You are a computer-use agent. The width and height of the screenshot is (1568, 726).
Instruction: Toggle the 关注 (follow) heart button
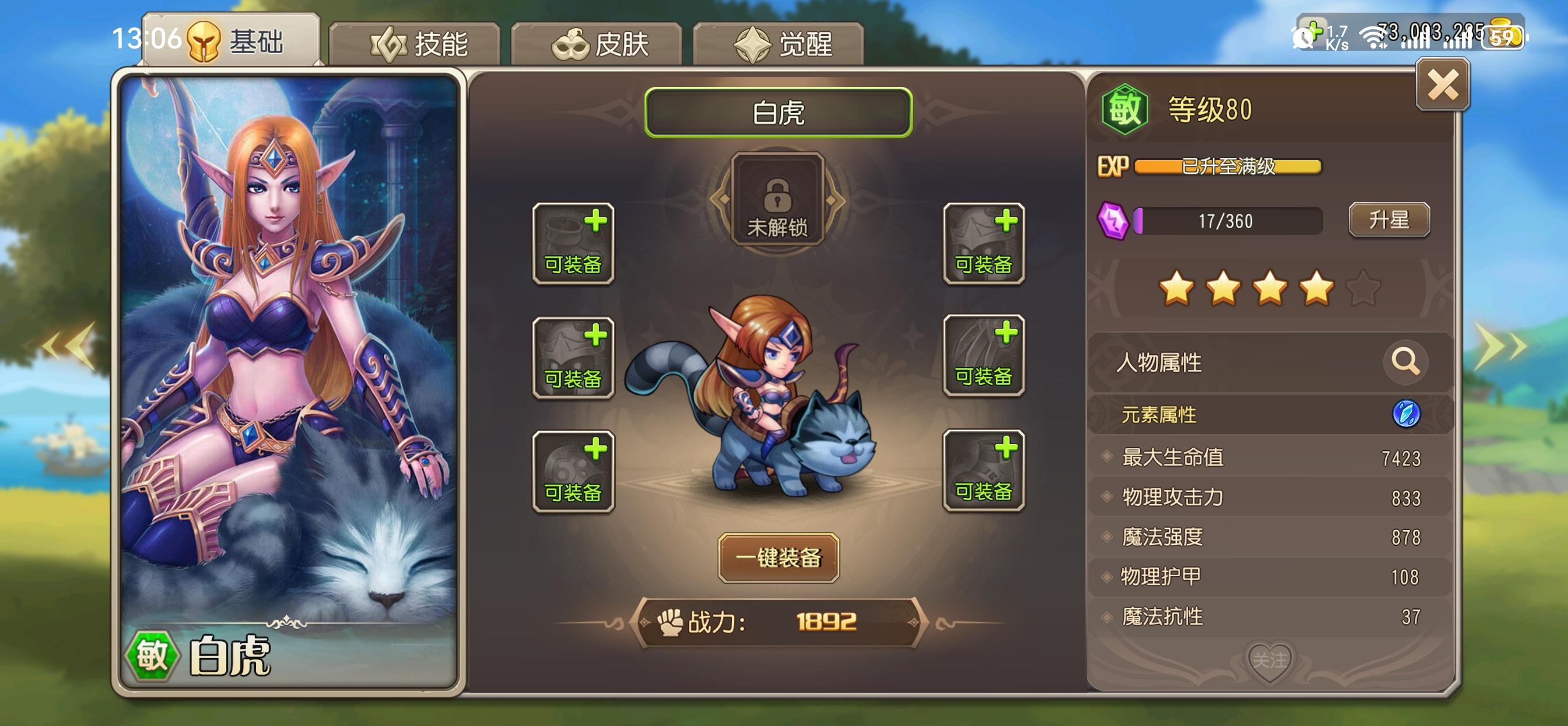point(1272,660)
